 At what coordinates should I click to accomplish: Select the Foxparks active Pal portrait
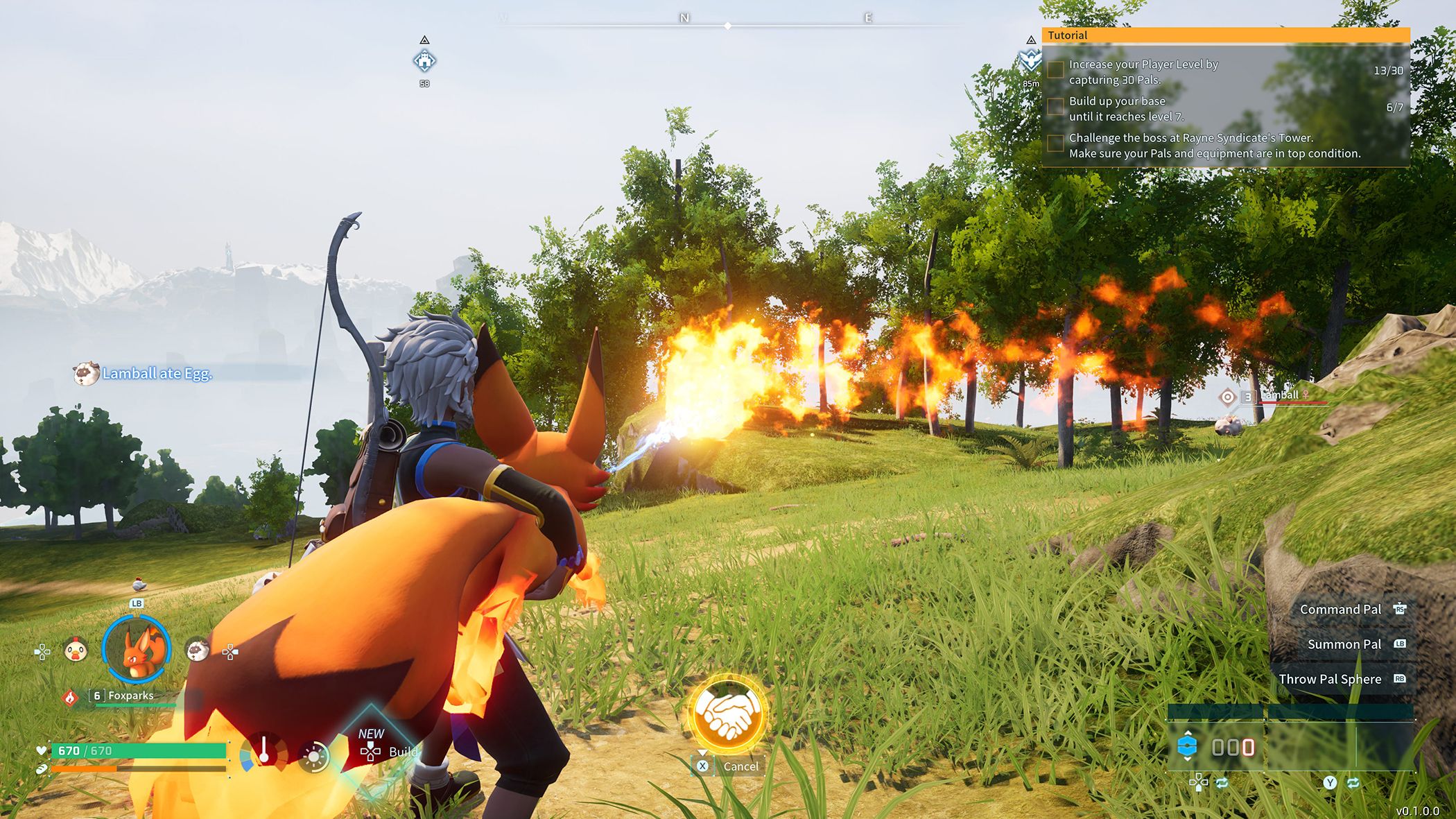tap(136, 650)
